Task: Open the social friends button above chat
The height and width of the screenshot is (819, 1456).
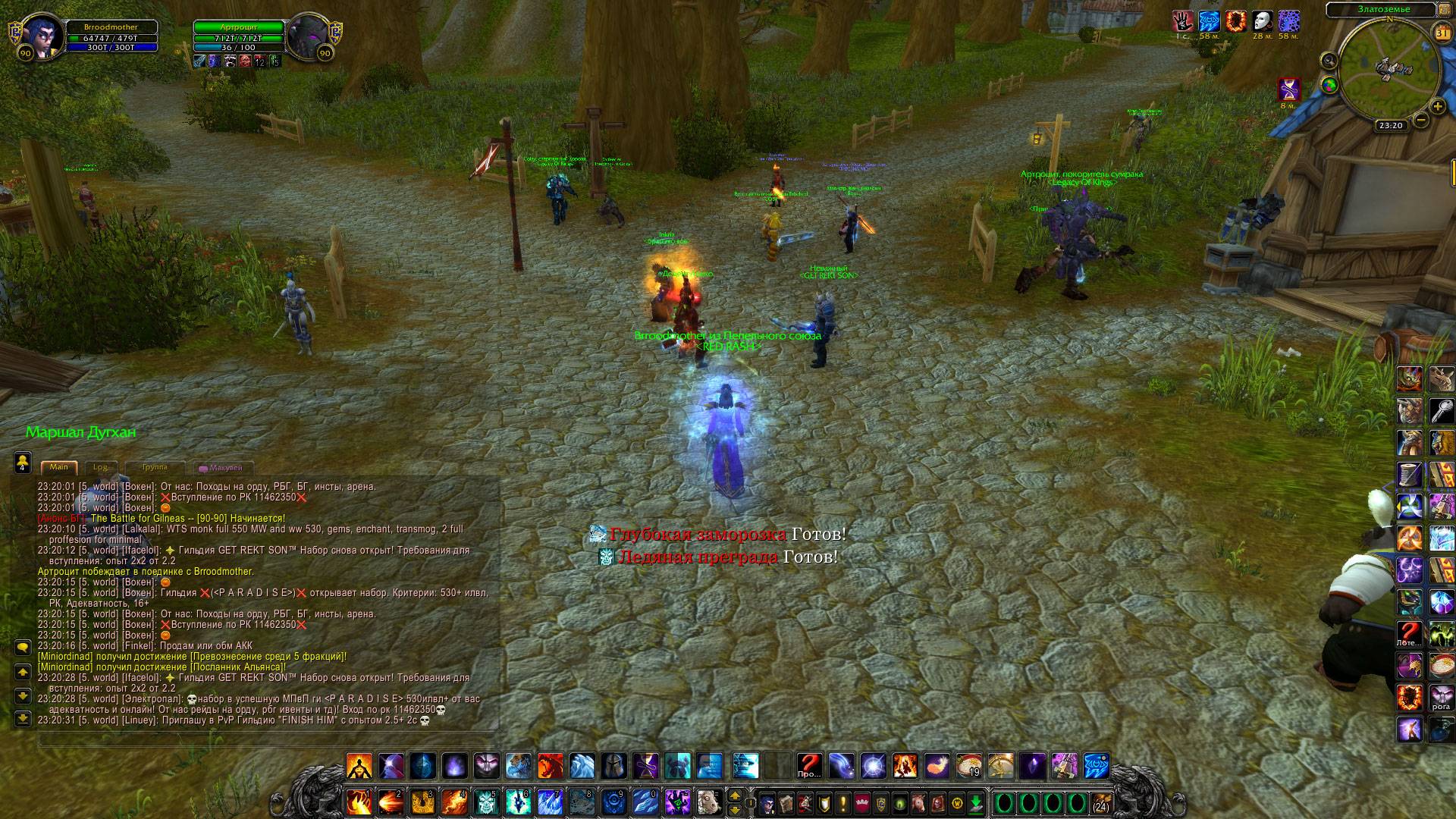Action: pos(23,460)
